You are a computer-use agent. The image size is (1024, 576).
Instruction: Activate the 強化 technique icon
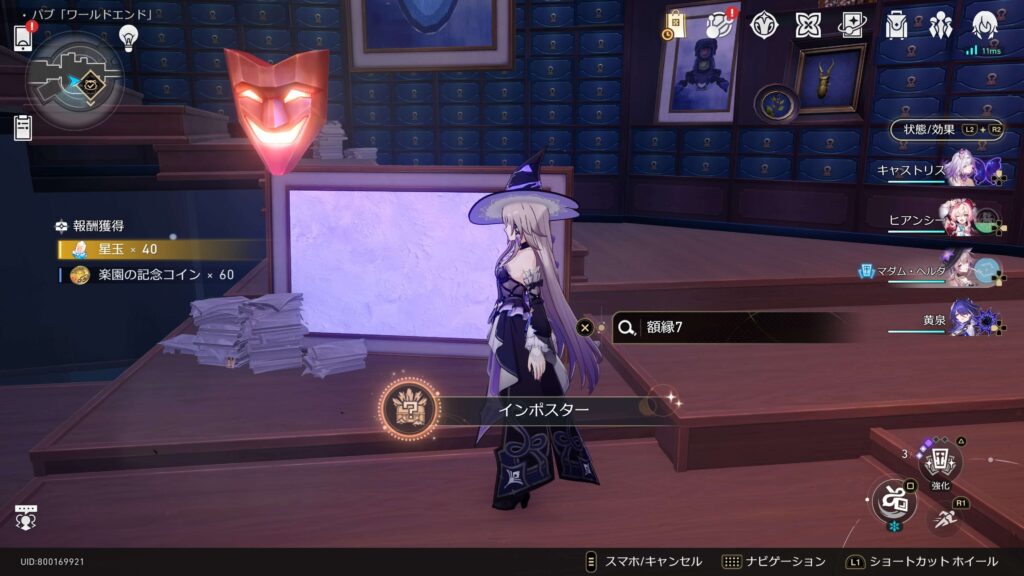940,462
